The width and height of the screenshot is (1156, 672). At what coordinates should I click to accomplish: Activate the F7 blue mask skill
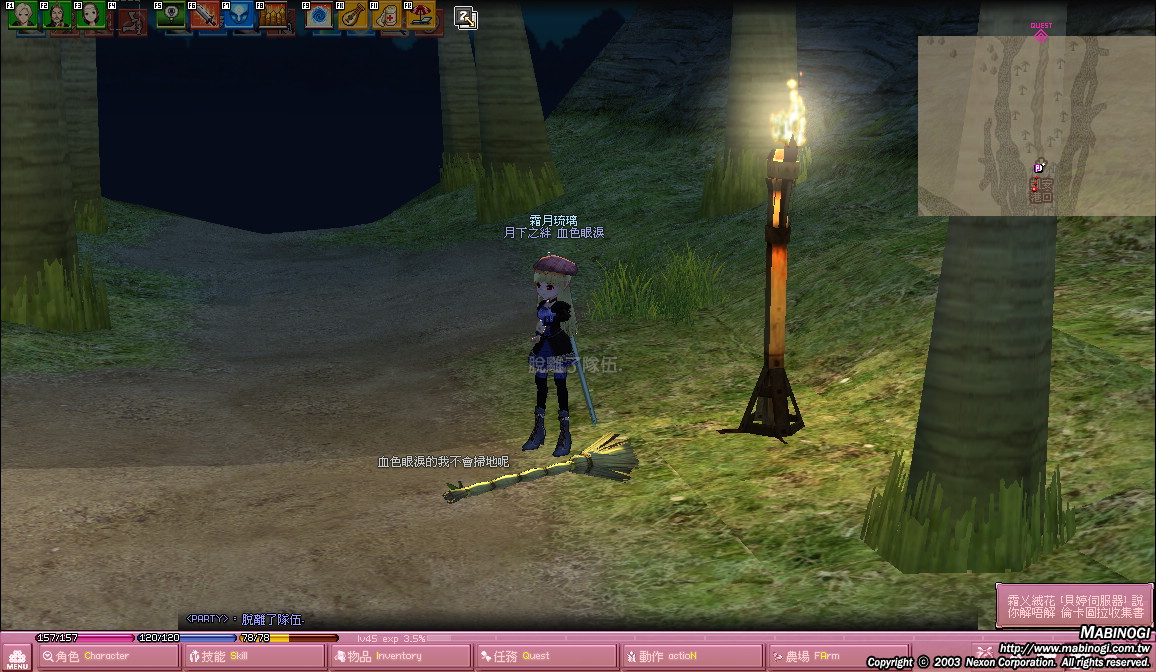click(x=239, y=15)
